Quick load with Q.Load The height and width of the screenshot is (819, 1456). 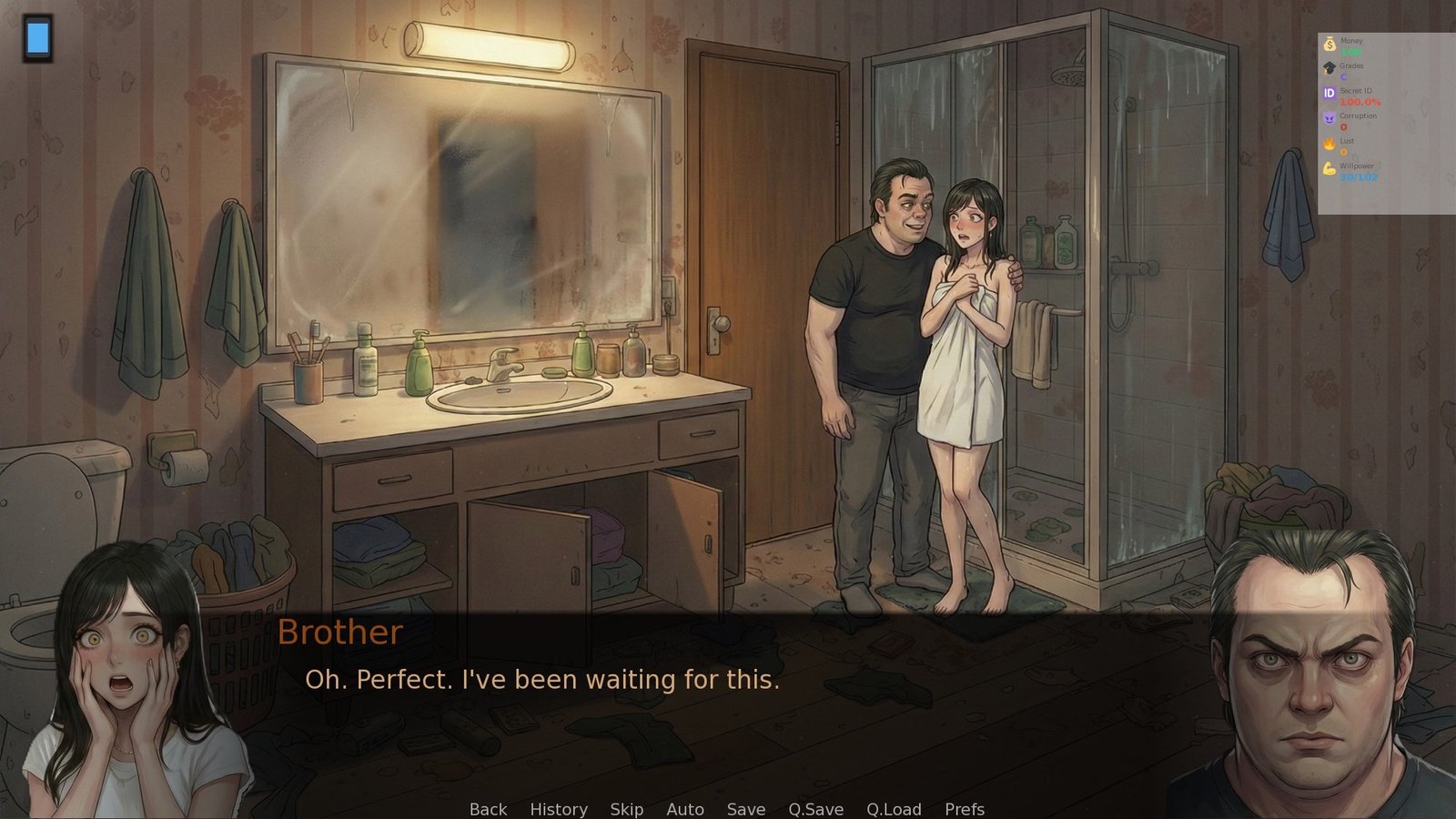pyautogui.click(x=894, y=809)
